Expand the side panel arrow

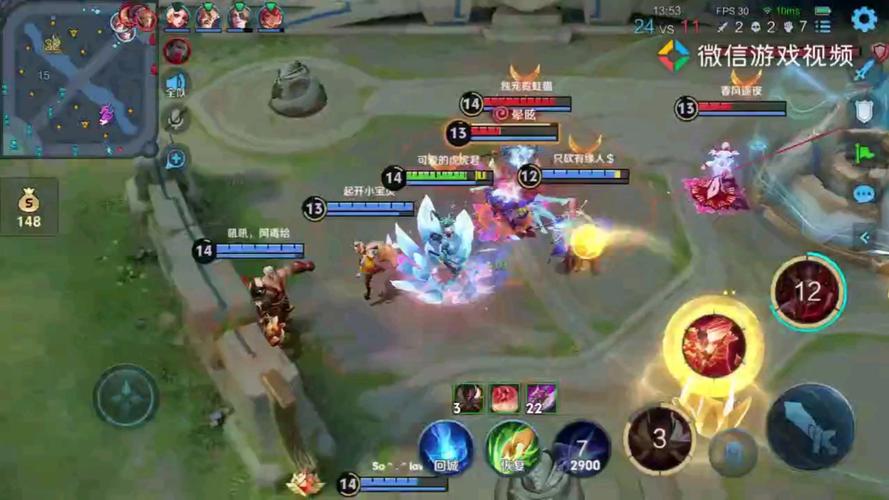(866, 237)
